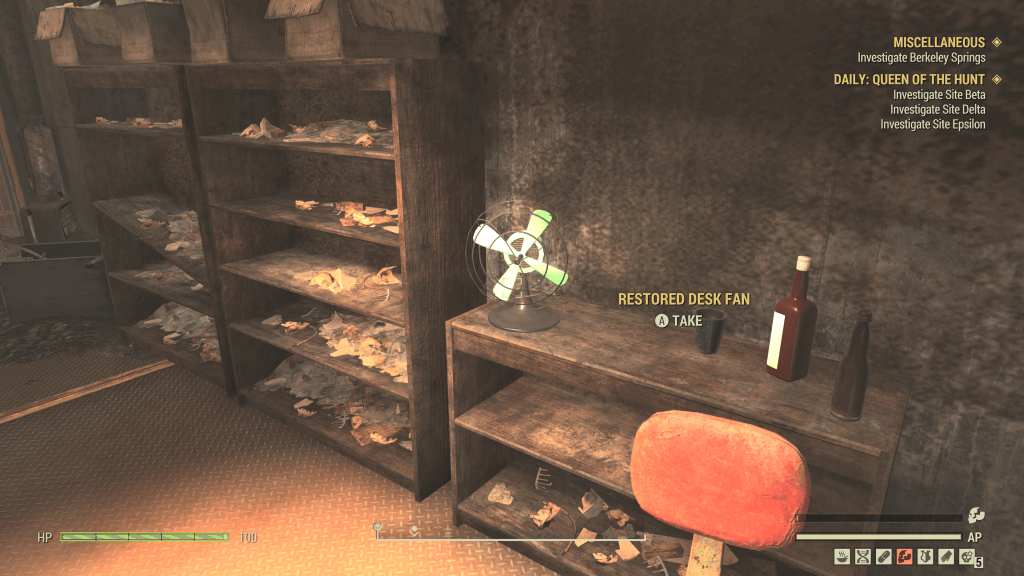
Task: Click the glove status effect icon
Action: [x=946, y=556]
